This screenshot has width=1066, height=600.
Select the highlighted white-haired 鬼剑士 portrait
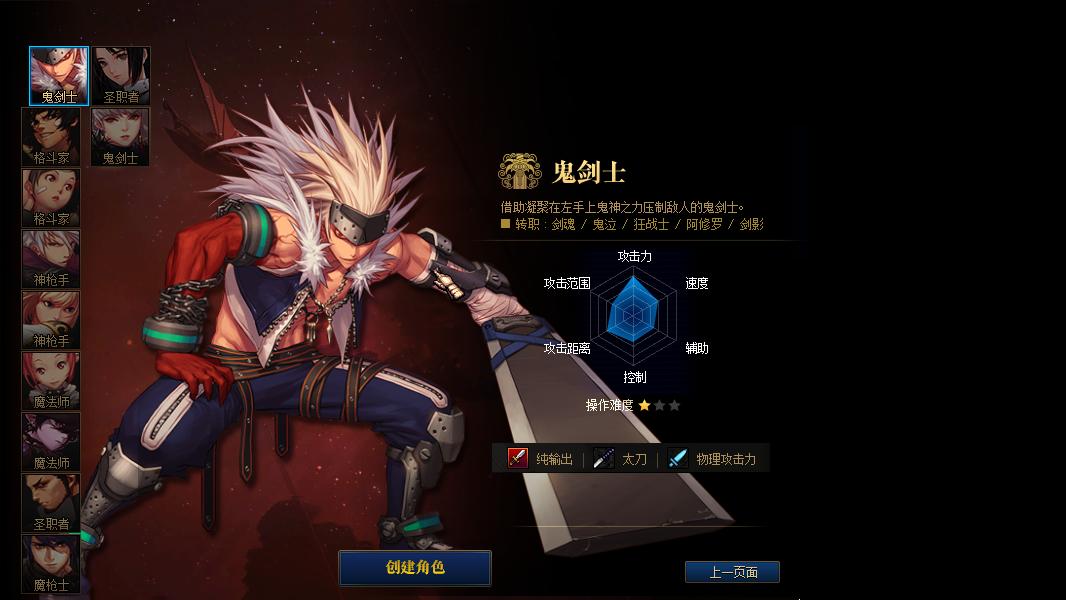[59, 76]
